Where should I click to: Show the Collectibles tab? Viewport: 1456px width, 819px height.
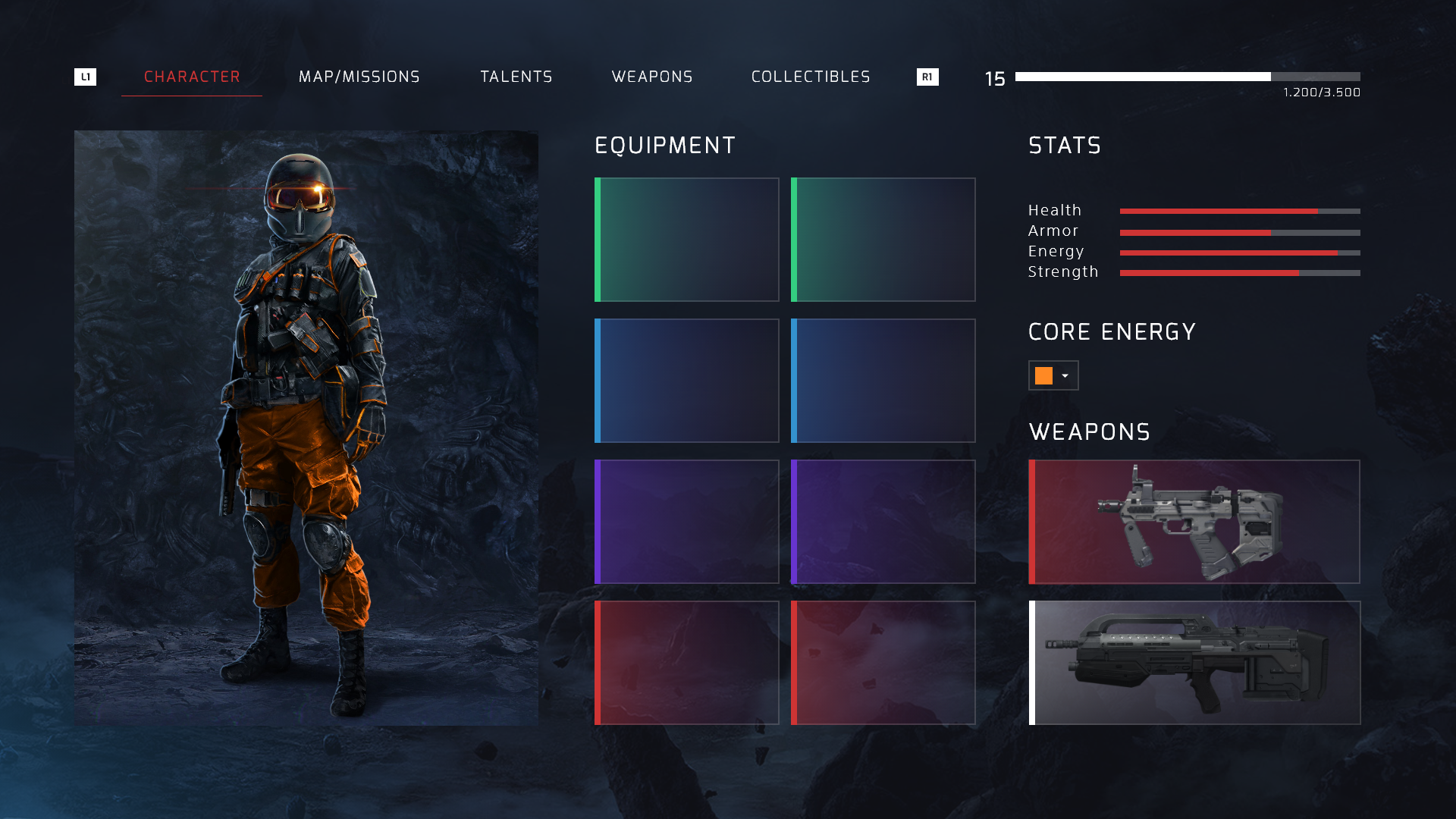point(811,77)
